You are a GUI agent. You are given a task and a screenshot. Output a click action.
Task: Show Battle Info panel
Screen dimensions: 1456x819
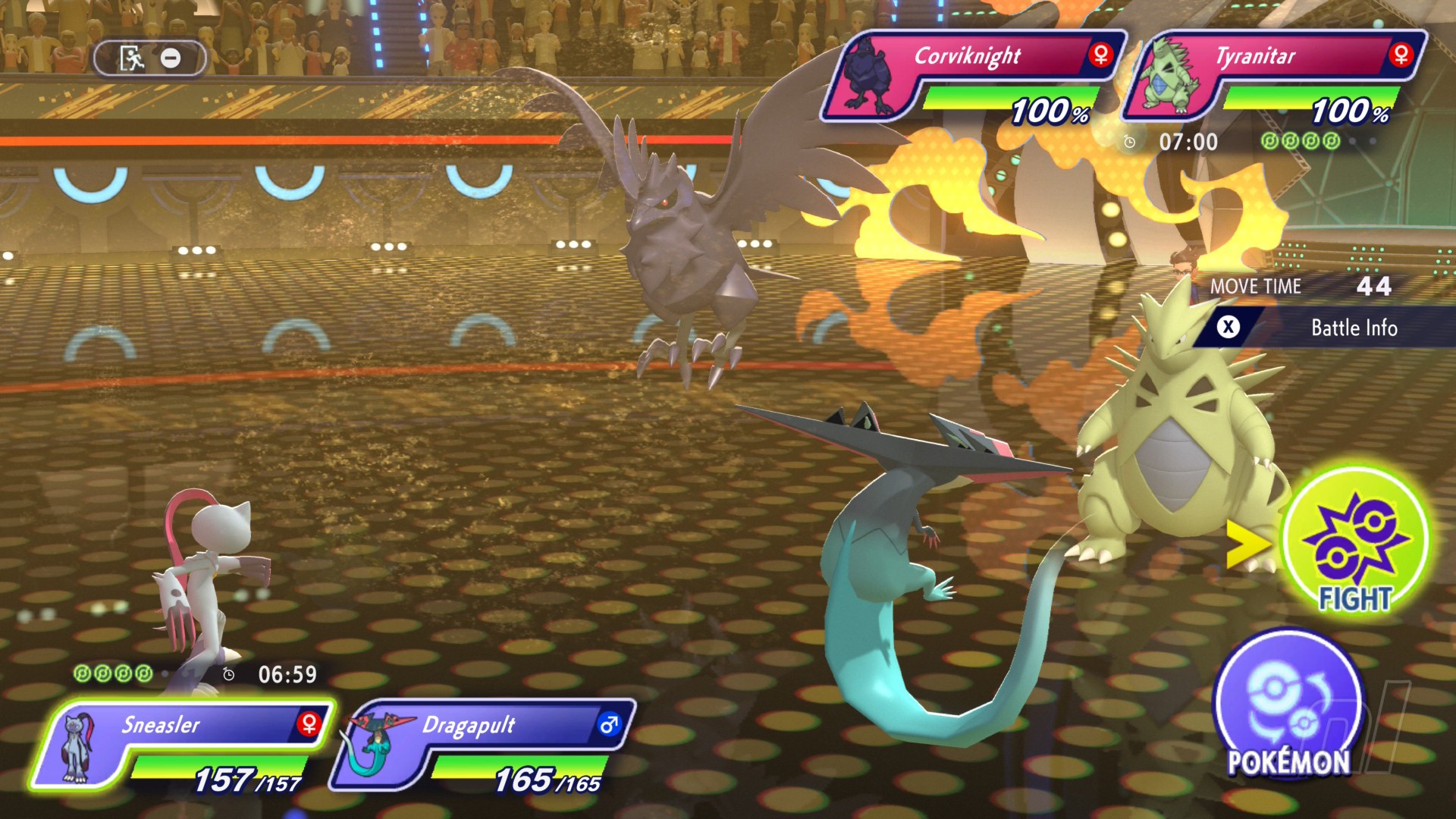pyautogui.click(x=1323, y=328)
